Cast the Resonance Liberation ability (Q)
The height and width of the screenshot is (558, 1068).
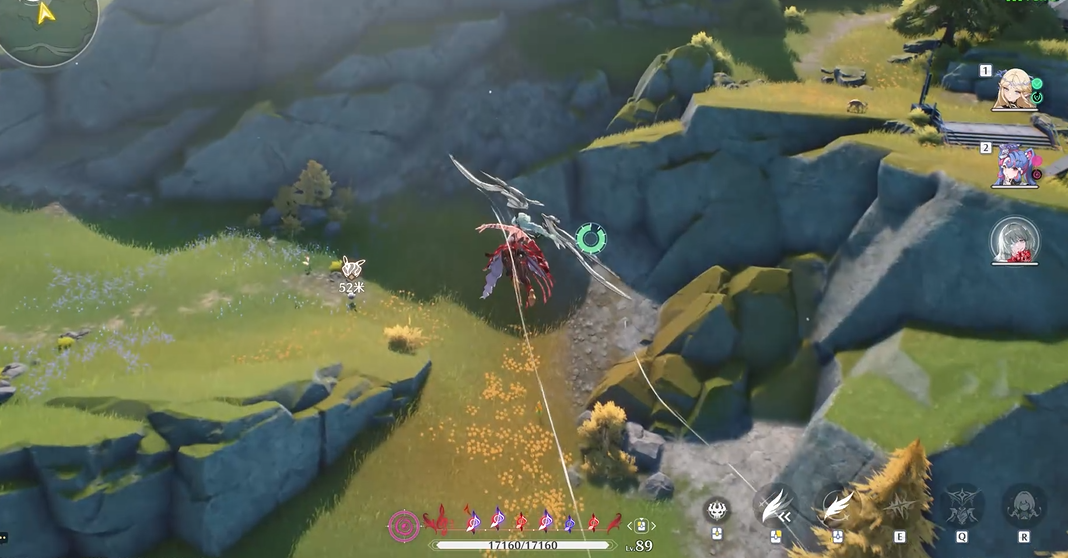[961, 506]
